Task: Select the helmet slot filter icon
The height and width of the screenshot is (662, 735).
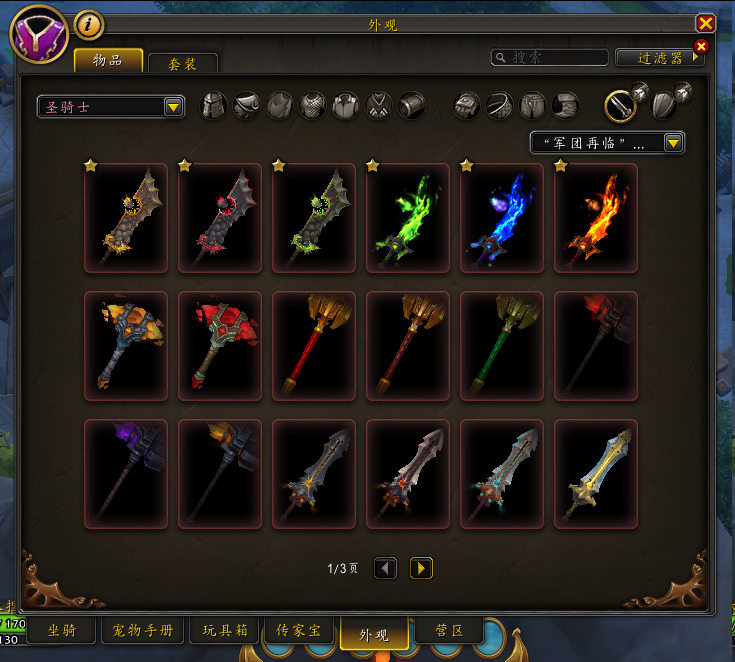Action: [215, 105]
